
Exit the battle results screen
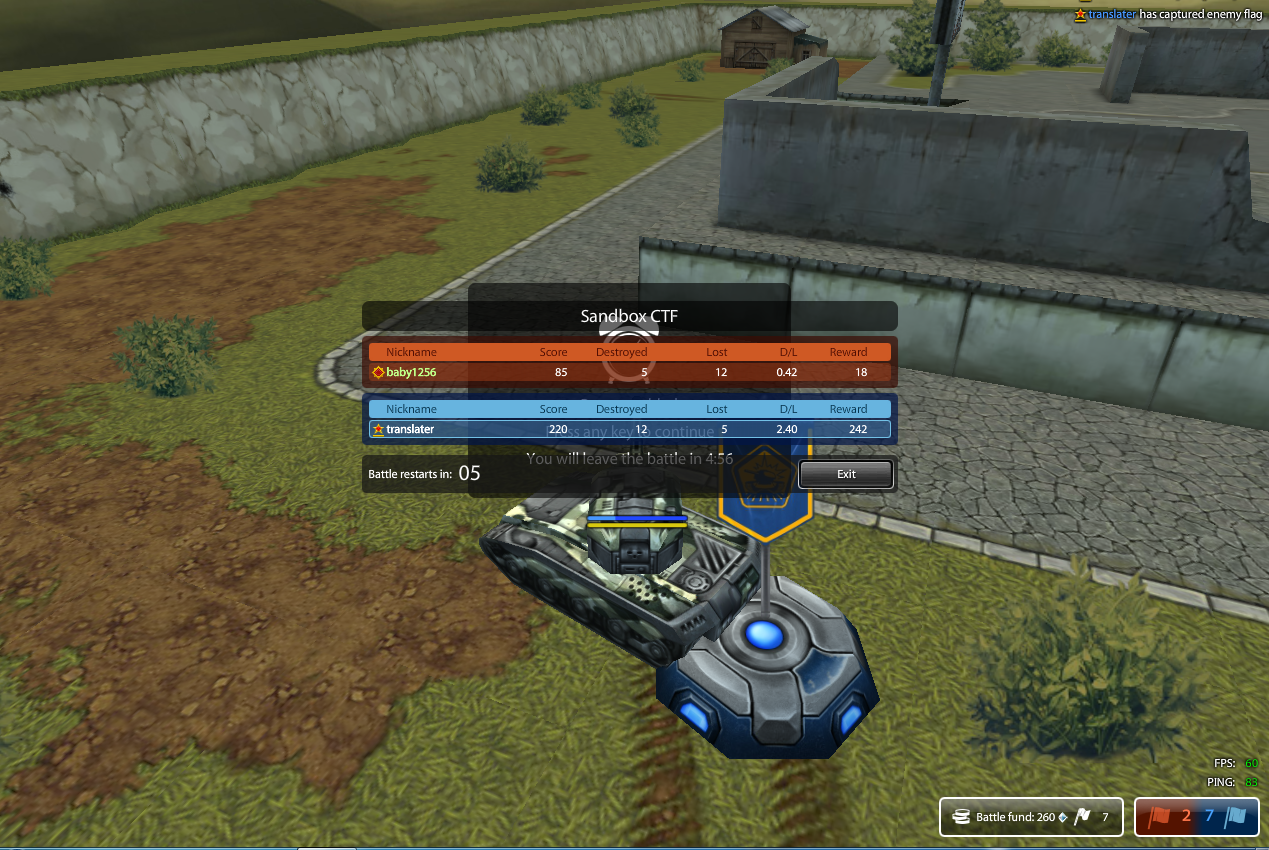click(846, 474)
